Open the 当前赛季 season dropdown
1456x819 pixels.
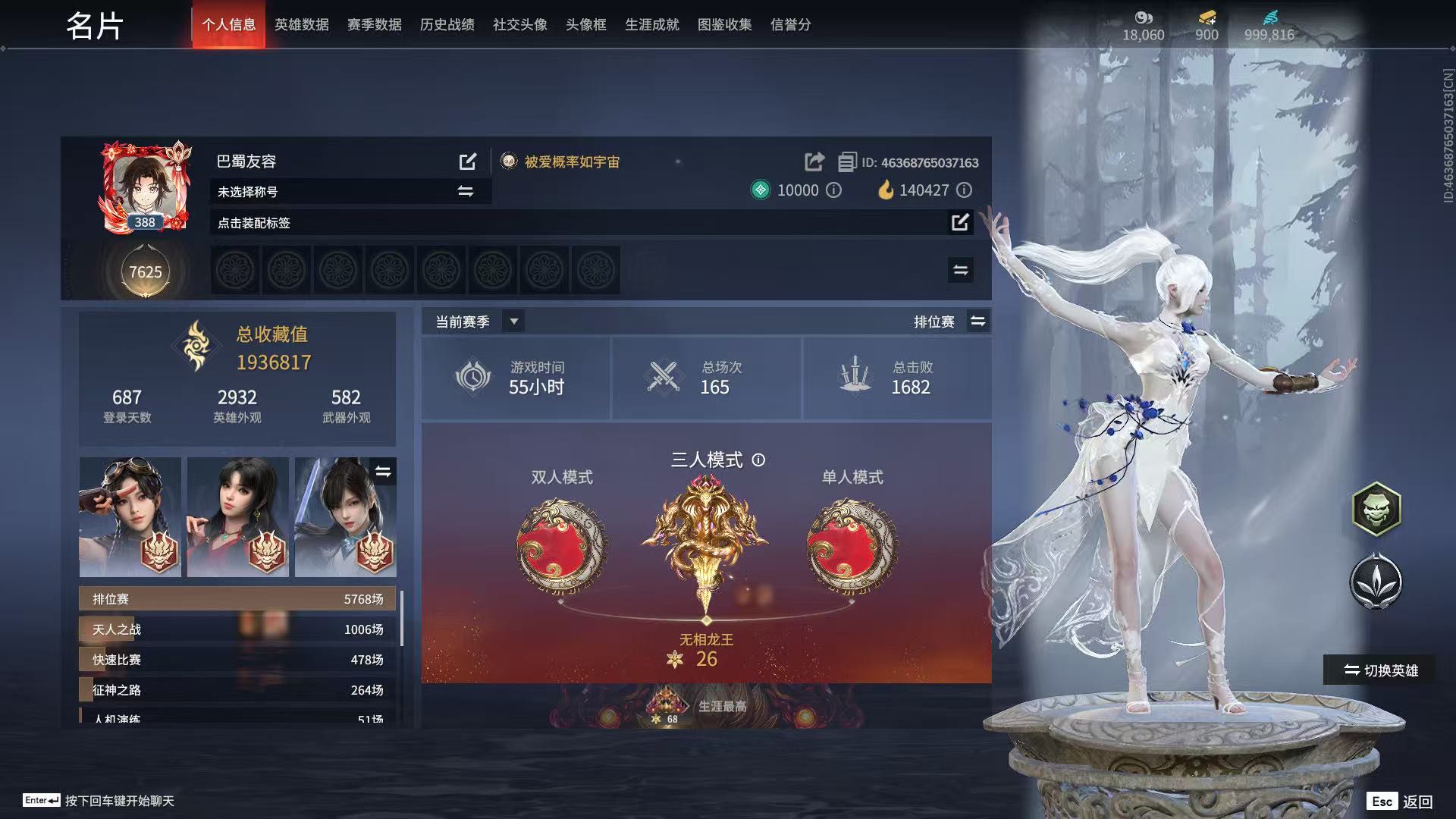point(513,322)
